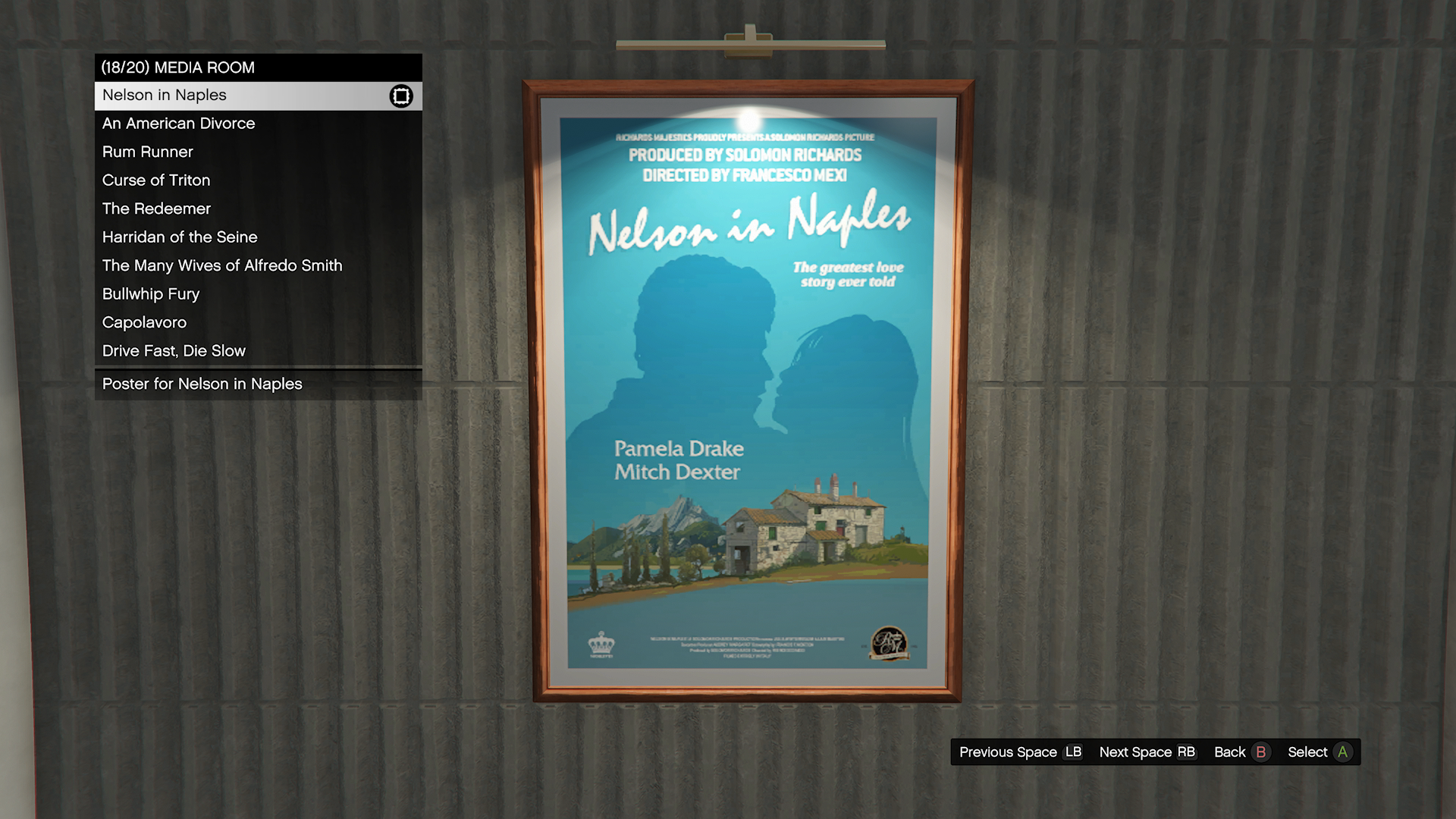Choose An American Divorce from the list
The height and width of the screenshot is (819, 1456).
click(258, 124)
